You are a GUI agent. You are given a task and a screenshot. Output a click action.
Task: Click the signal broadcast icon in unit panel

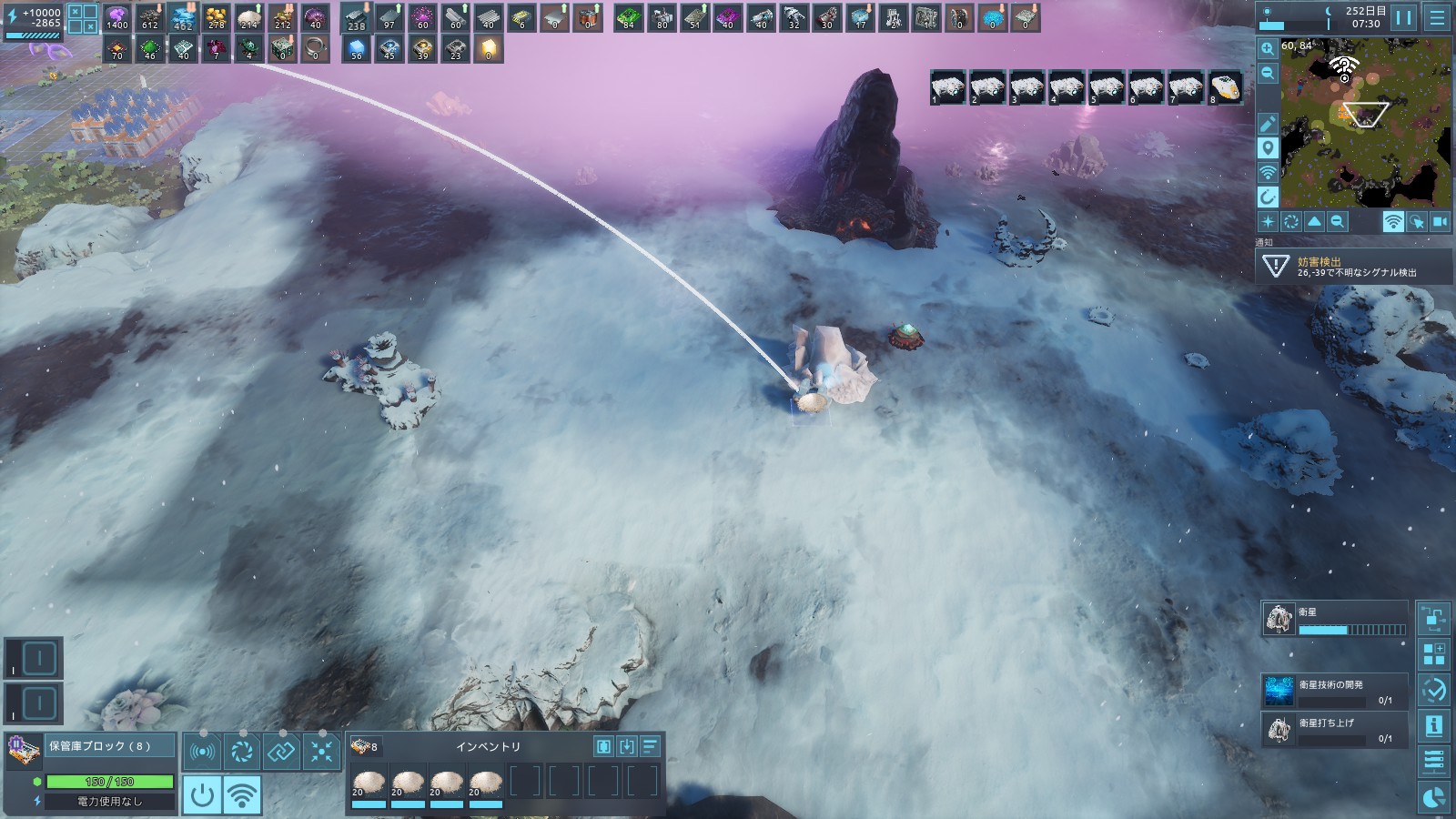pos(202,752)
